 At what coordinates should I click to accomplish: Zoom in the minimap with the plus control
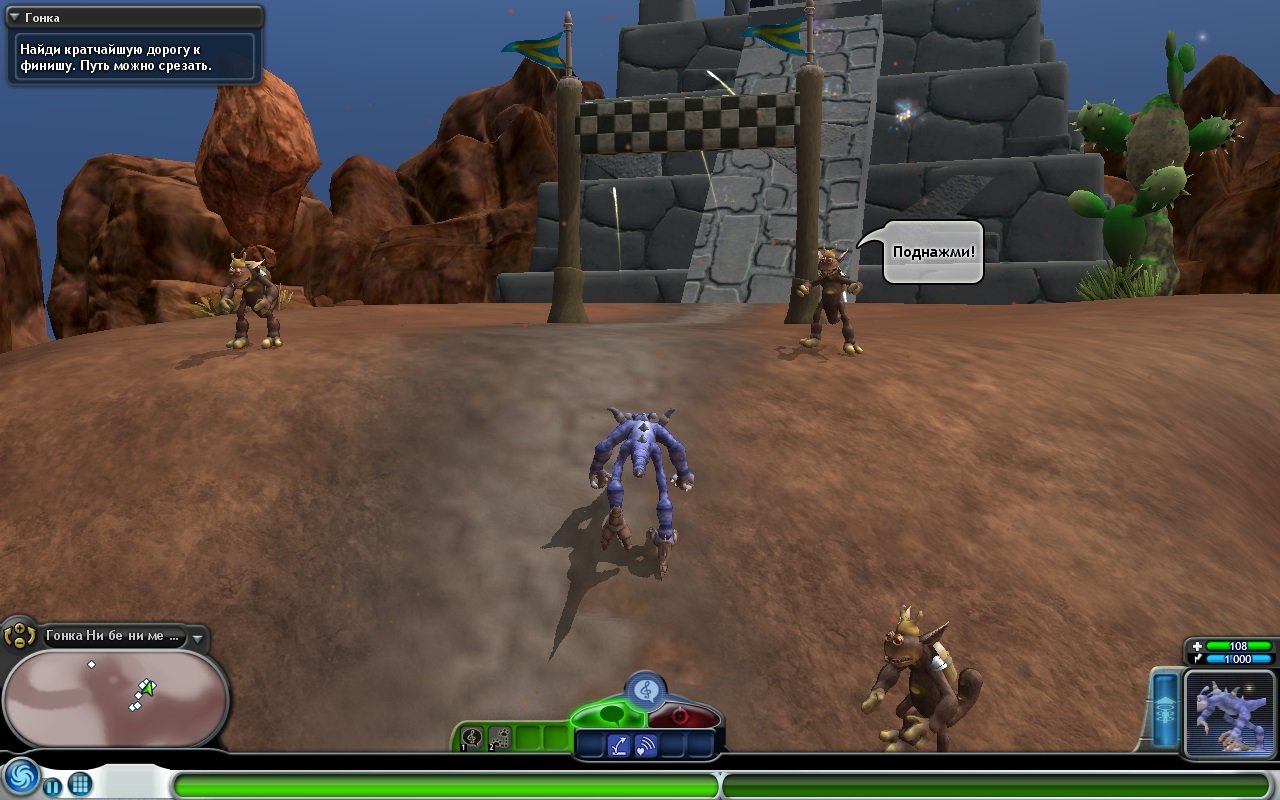click(x=19, y=627)
